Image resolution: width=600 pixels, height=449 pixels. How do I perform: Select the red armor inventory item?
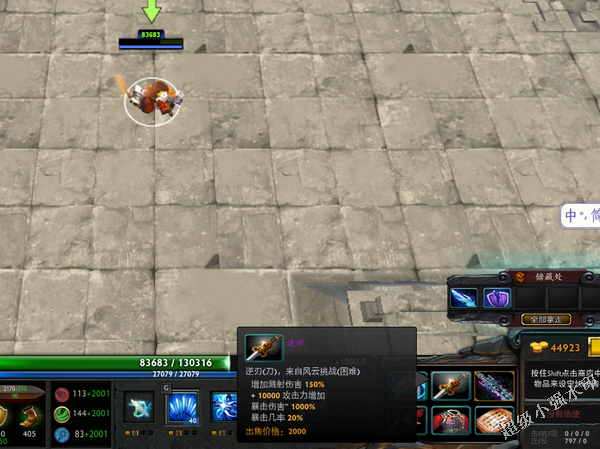click(x=451, y=421)
